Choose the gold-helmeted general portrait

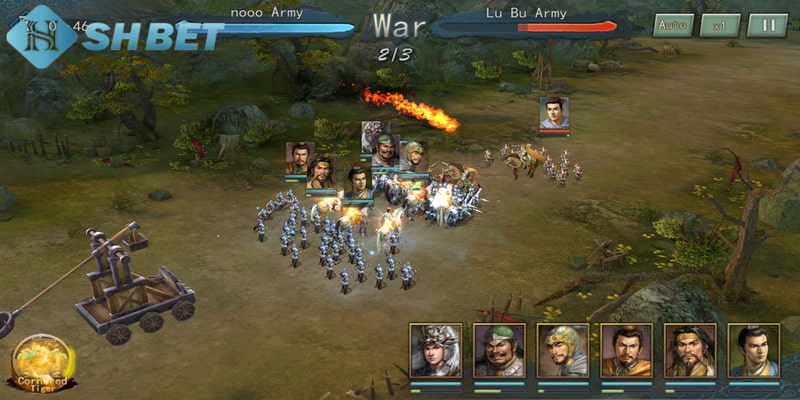click(563, 350)
